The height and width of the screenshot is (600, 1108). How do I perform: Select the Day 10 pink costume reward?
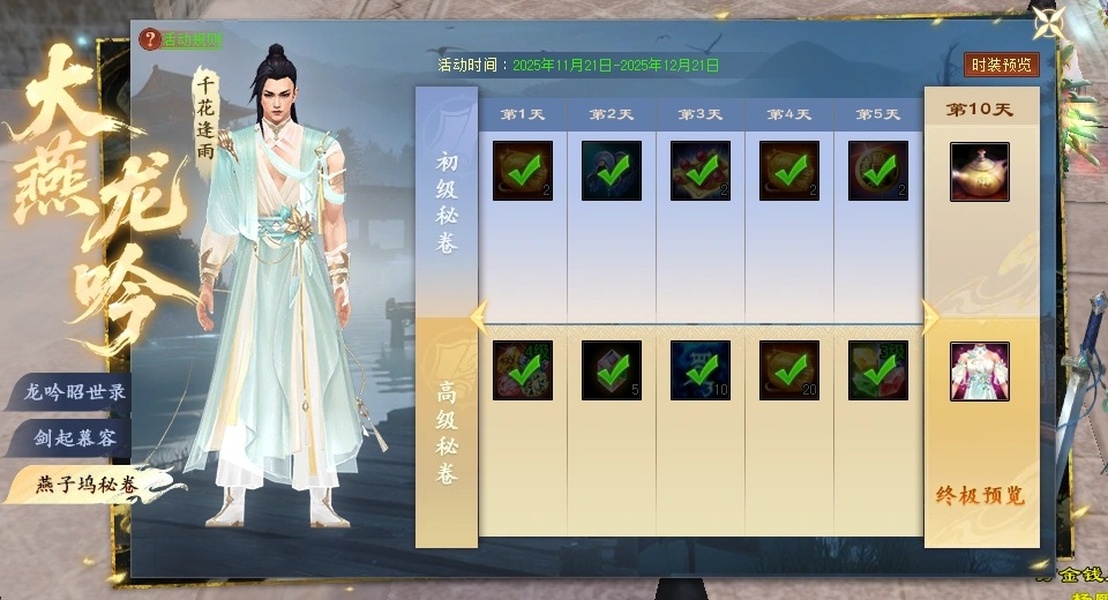[x=979, y=371]
